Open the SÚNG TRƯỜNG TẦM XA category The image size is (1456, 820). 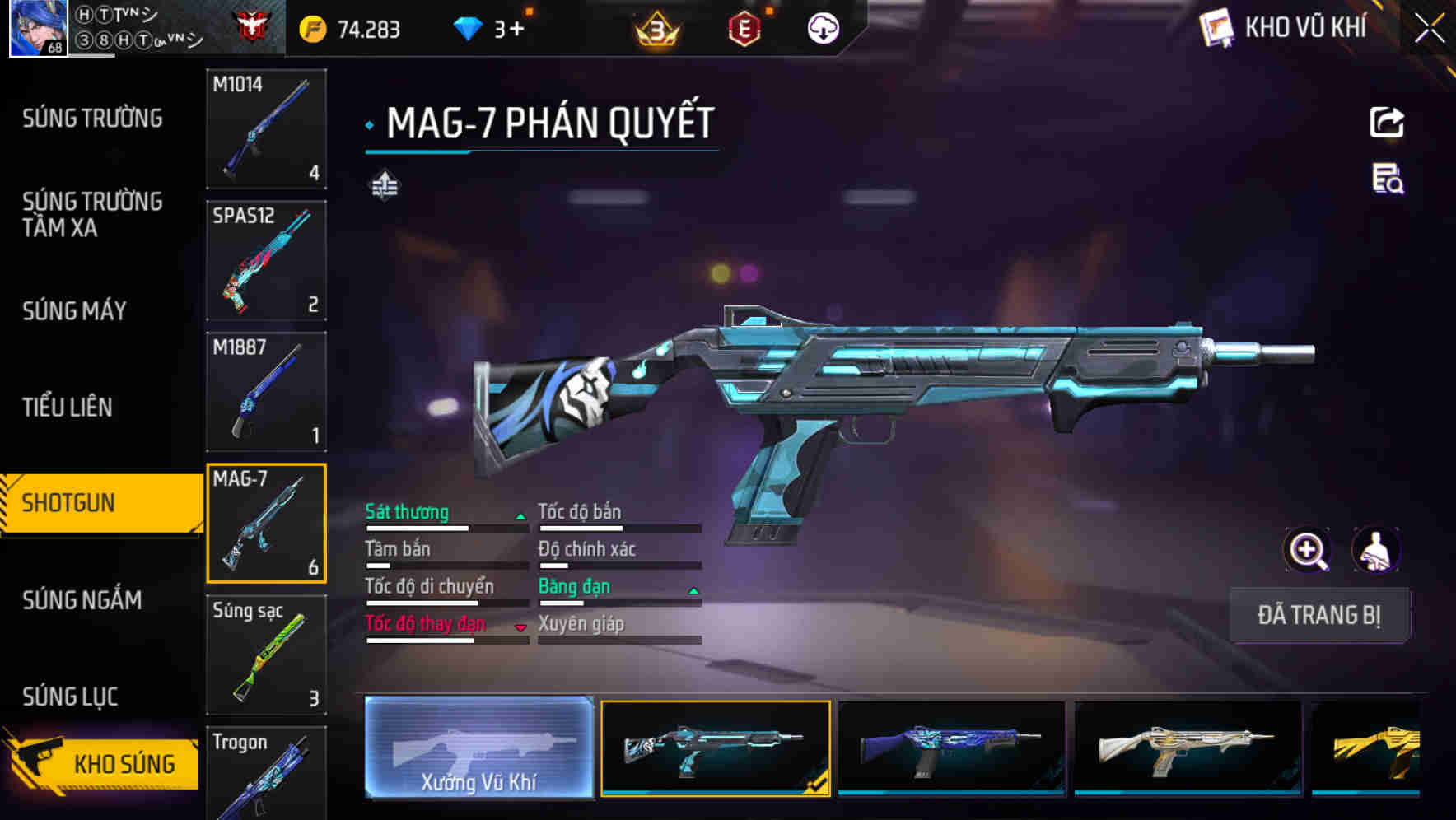(x=92, y=214)
